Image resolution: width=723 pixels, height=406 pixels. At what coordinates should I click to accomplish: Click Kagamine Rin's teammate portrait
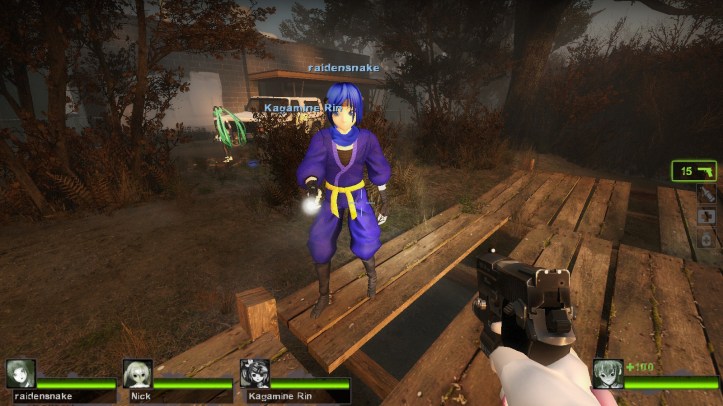[254, 373]
